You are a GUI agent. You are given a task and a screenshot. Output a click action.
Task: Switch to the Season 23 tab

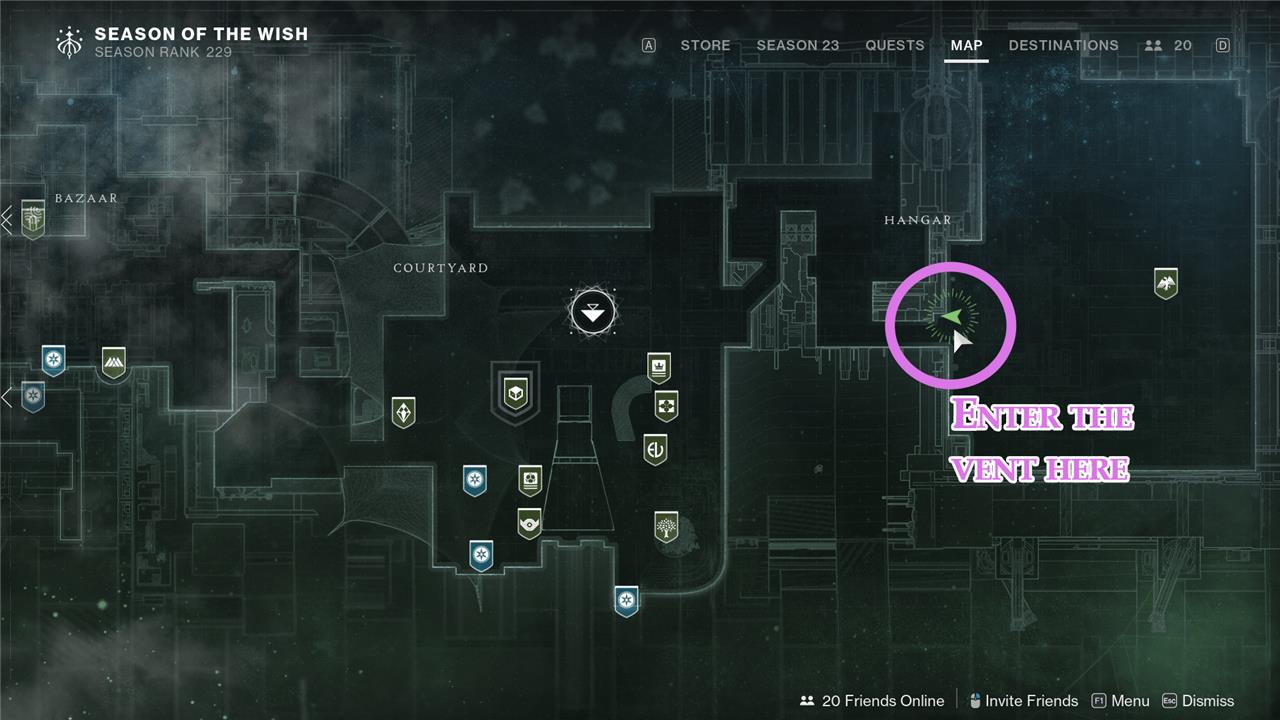click(x=797, y=45)
